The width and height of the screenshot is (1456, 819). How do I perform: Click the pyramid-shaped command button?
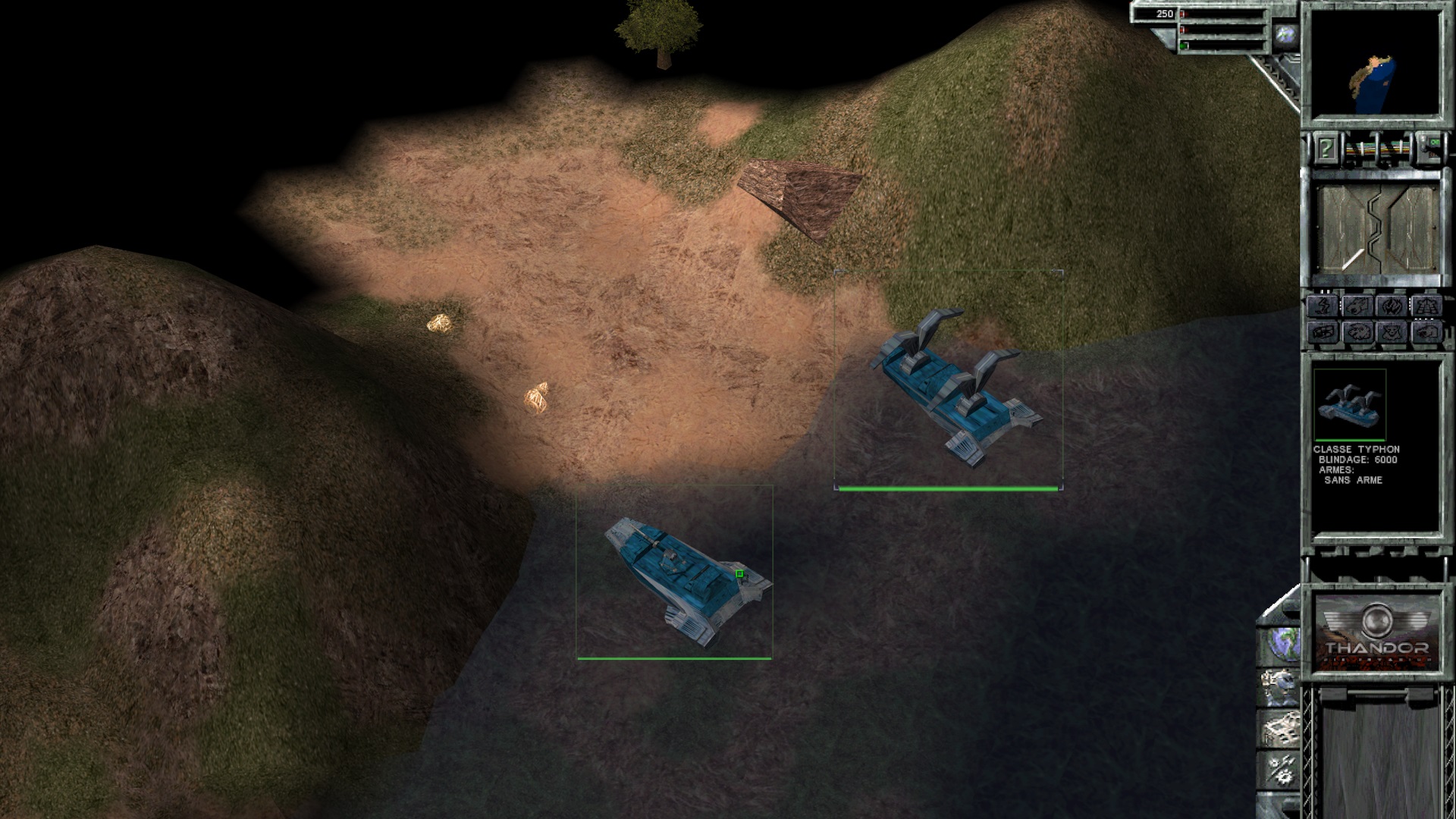[1425, 307]
